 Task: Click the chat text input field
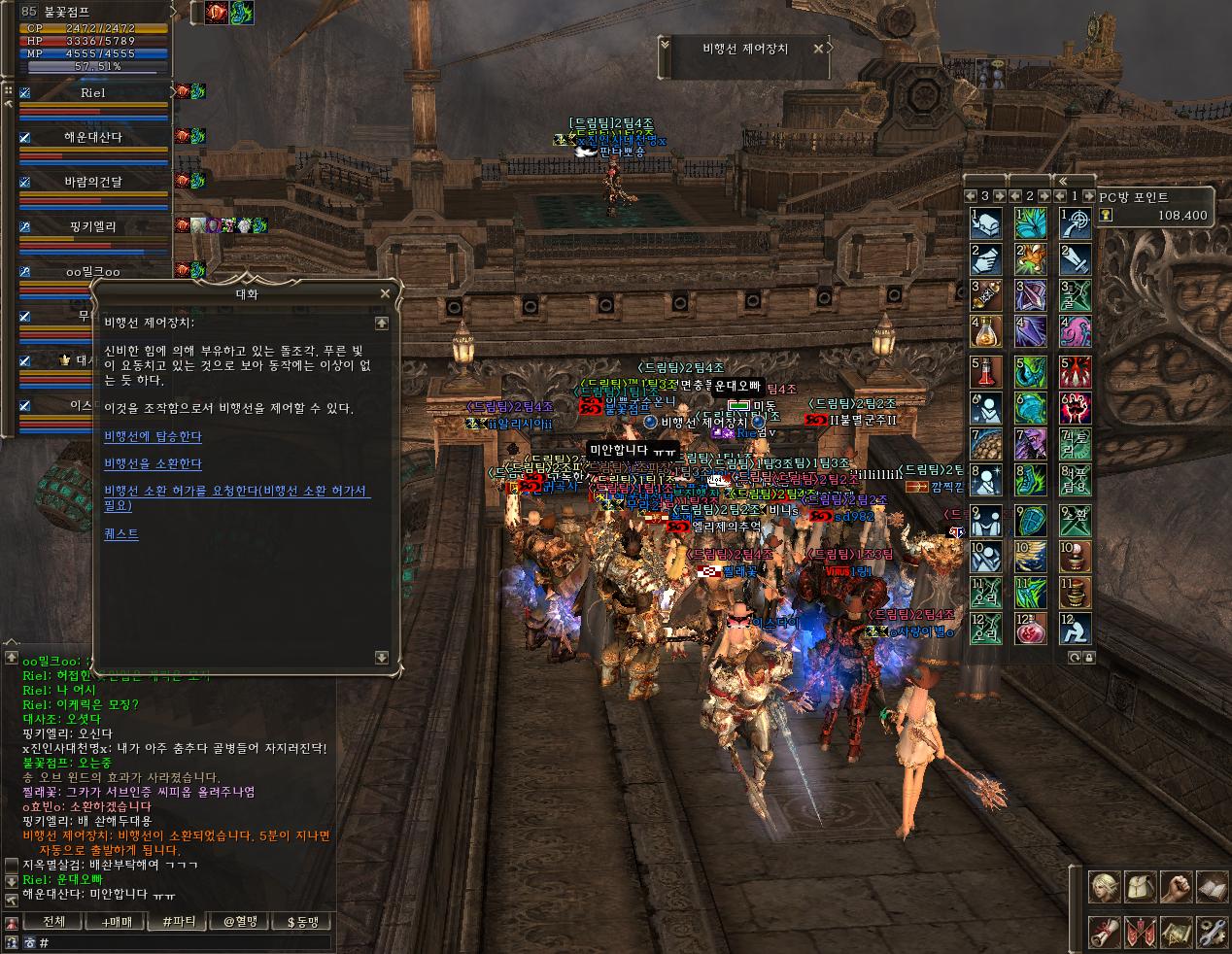(x=185, y=942)
